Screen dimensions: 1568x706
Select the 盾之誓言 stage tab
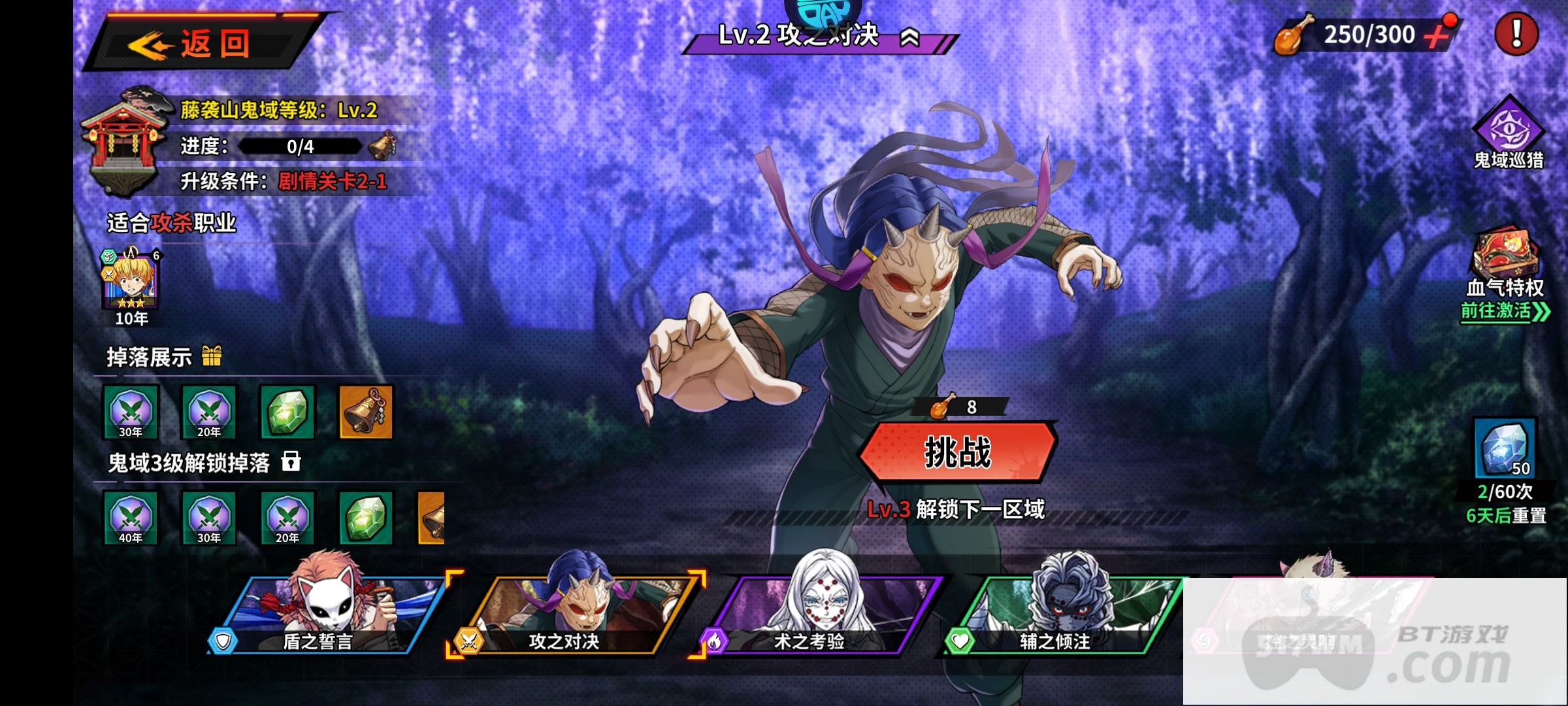pyautogui.click(x=327, y=618)
